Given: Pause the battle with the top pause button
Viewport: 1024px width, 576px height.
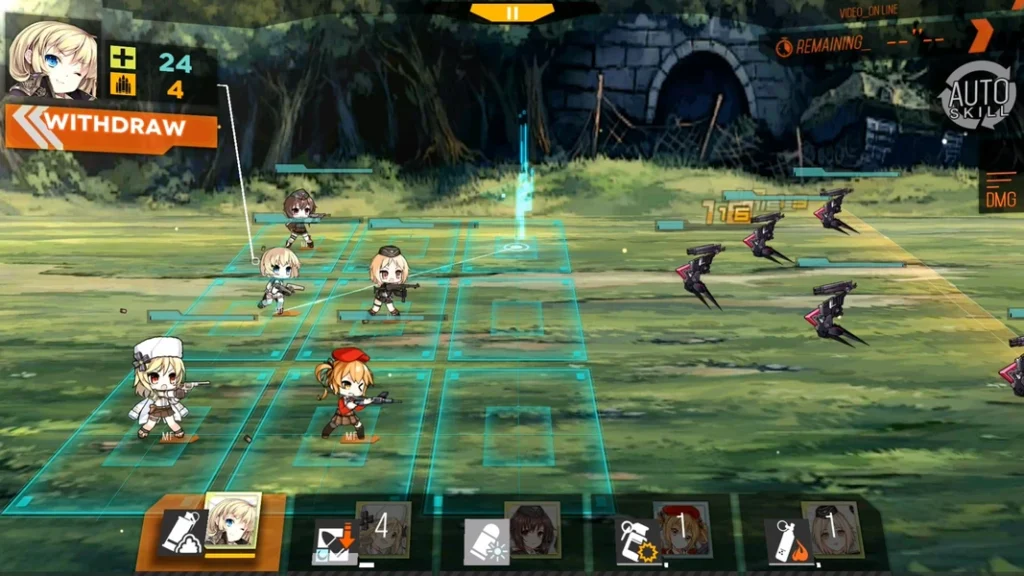Looking at the screenshot, I should [512, 12].
